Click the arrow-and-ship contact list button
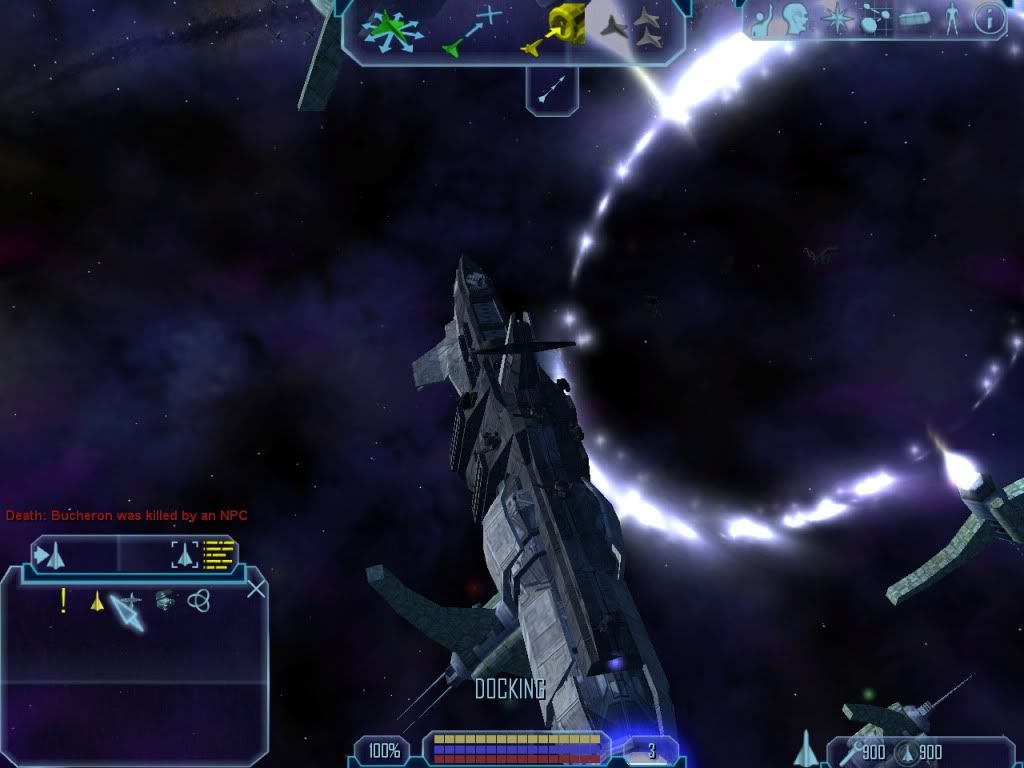 click(50, 554)
